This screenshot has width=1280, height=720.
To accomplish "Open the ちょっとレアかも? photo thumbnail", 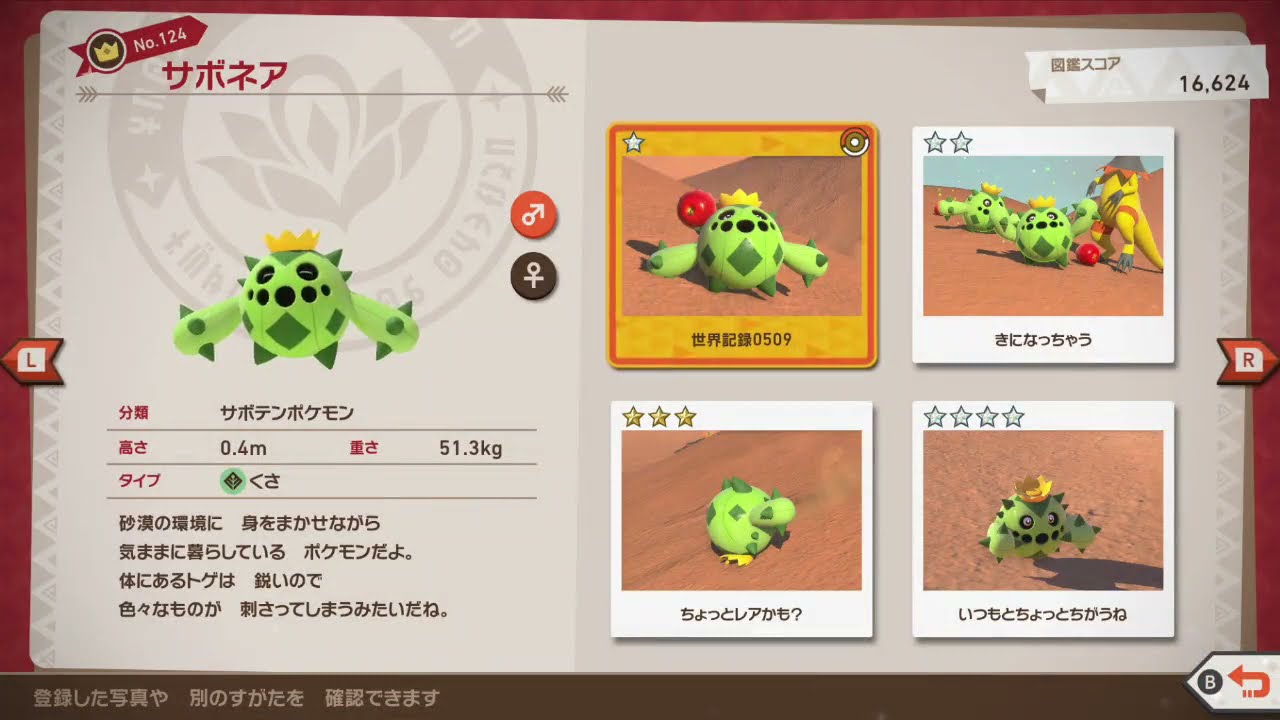I will [742, 509].
